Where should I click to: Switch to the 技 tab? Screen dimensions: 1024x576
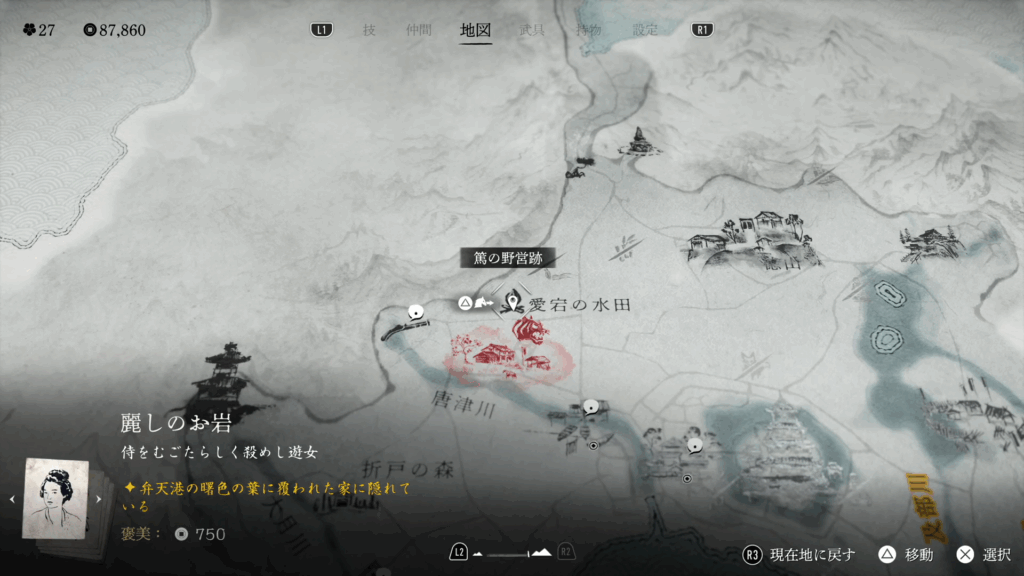(x=369, y=30)
